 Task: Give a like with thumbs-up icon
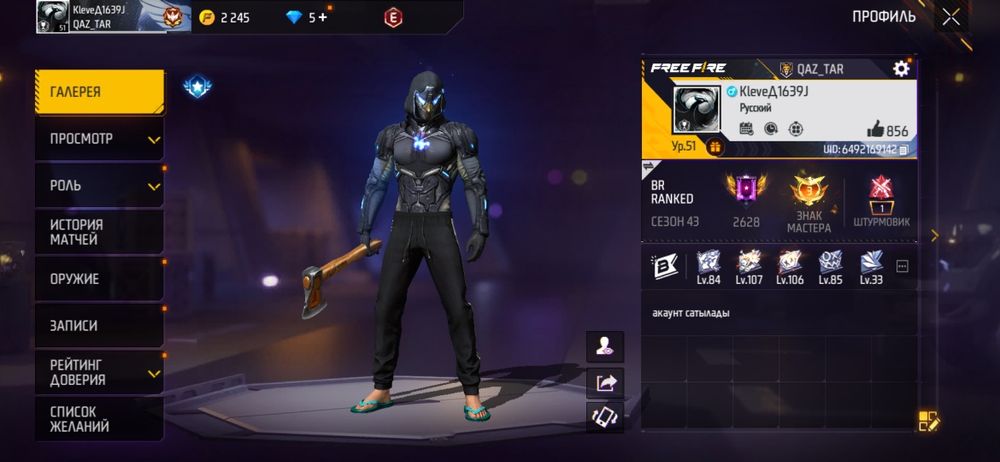(875, 130)
